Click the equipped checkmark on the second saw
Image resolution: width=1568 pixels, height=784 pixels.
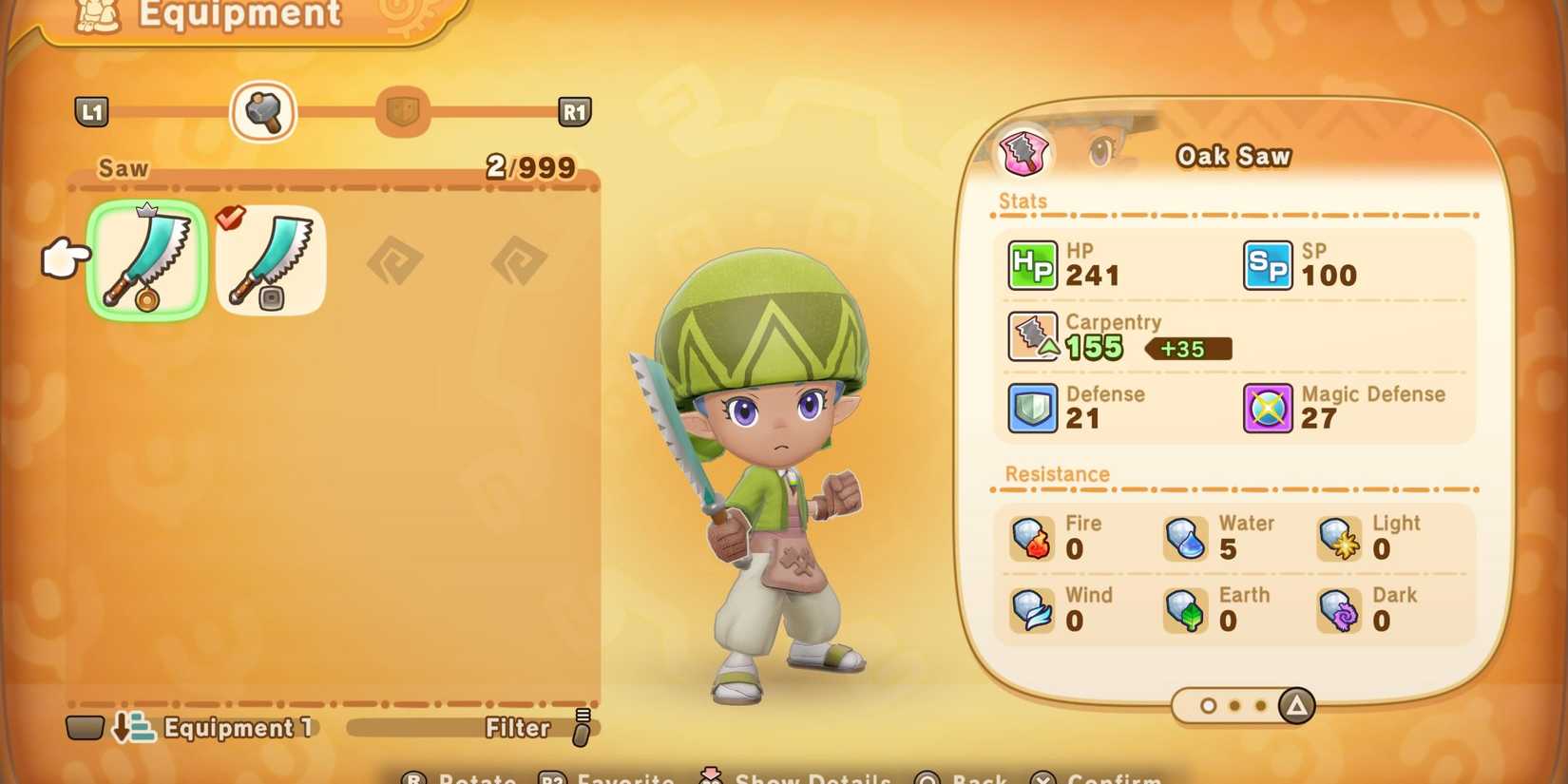[231, 216]
